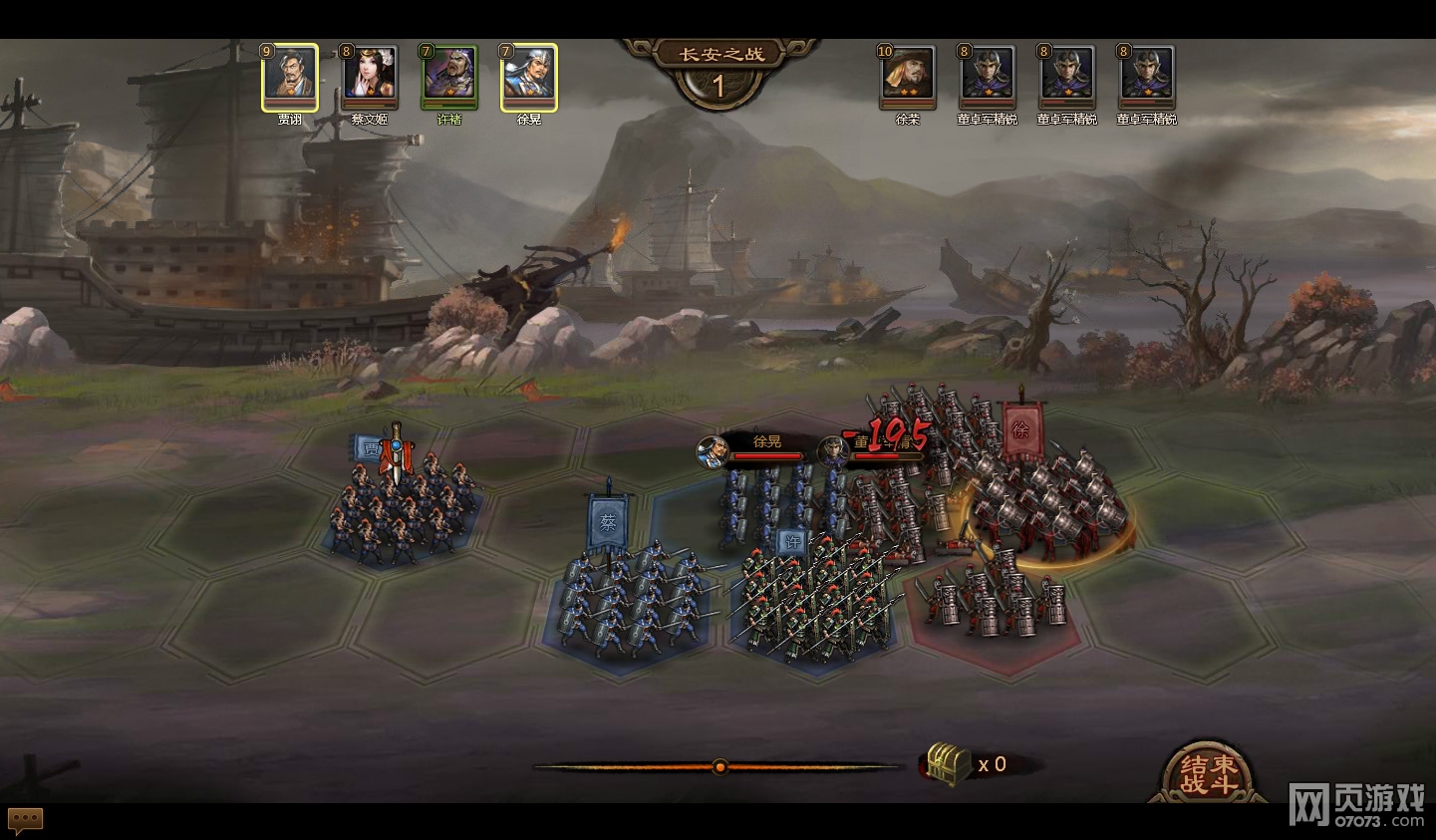Open the treasure chest loot icon
The image size is (1436, 840).
(x=948, y=764)
